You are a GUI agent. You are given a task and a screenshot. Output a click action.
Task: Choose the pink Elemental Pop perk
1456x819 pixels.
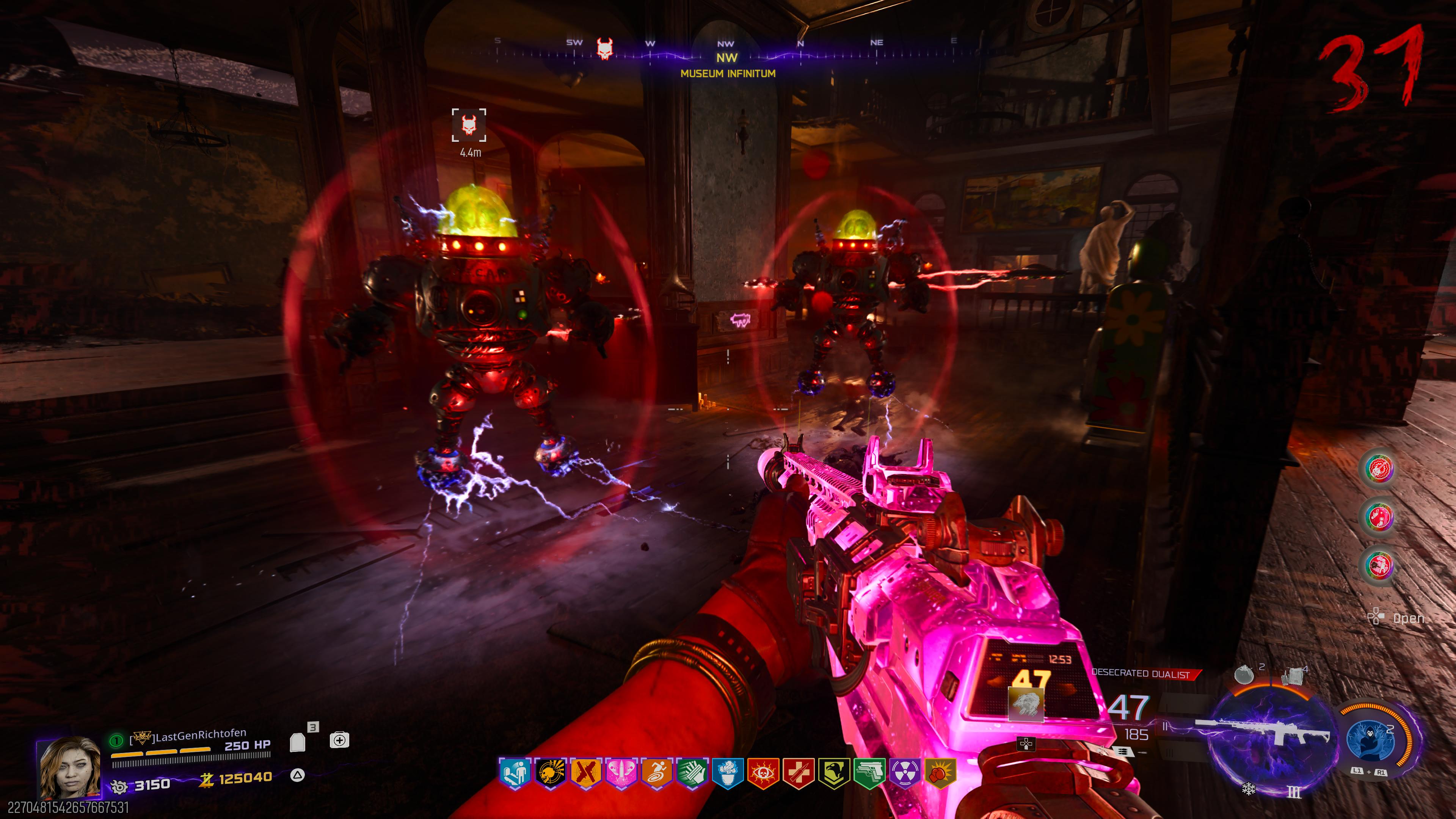(621, 773)
